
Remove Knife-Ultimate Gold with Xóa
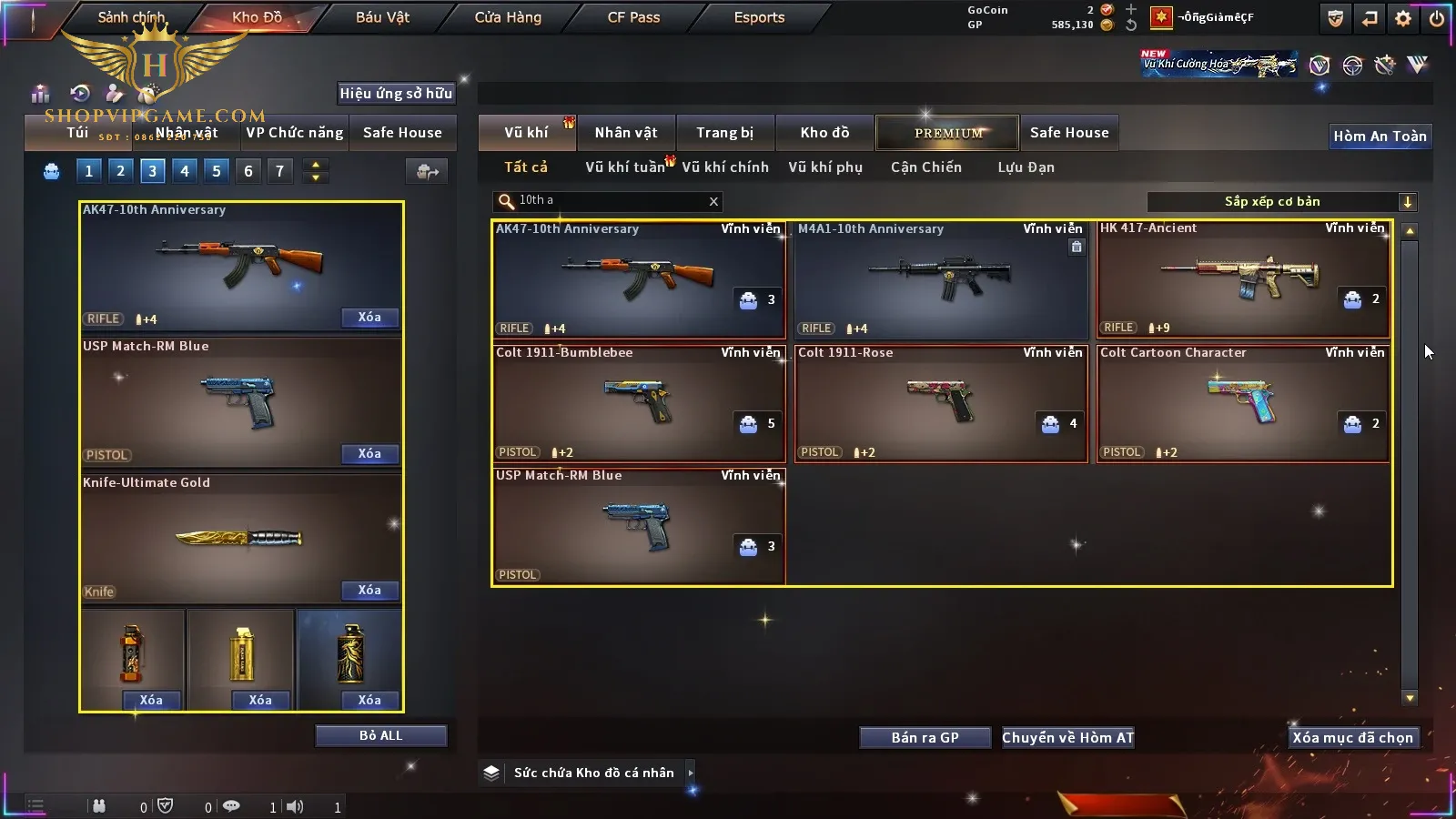pos(369,591)
